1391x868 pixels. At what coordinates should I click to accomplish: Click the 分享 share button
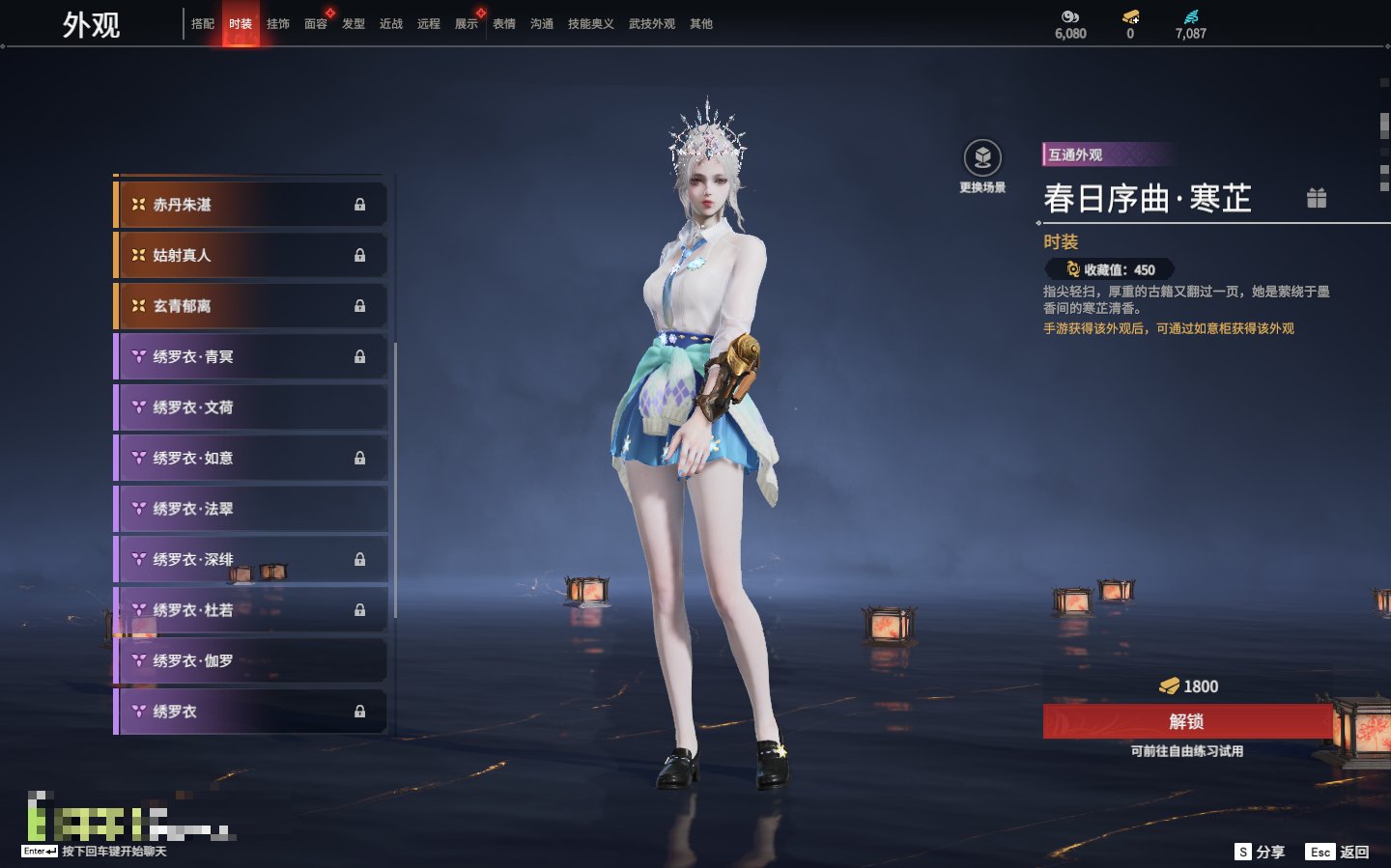(1261, 852)
